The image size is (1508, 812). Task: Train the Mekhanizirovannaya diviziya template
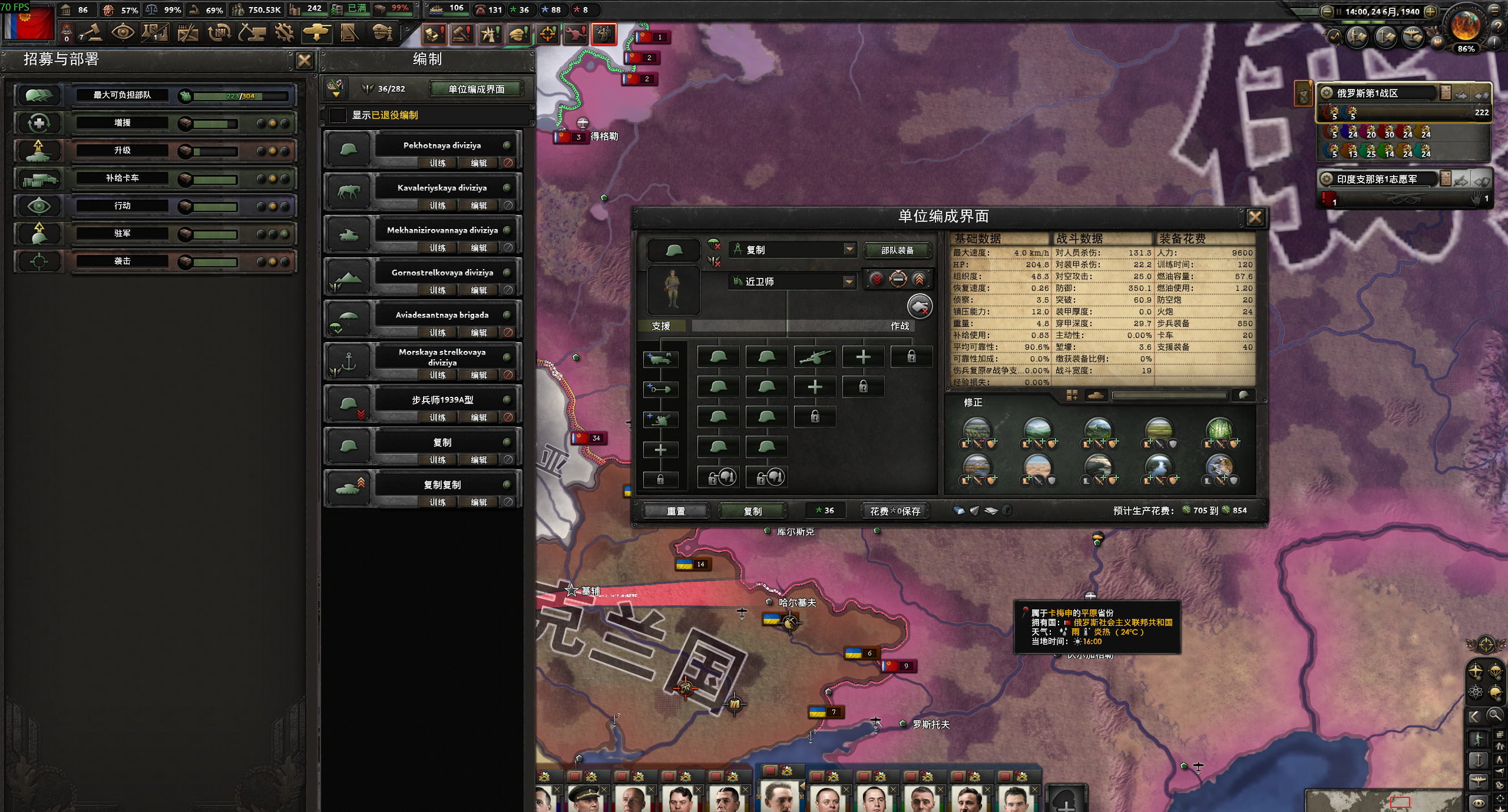[x=437, y=248]
